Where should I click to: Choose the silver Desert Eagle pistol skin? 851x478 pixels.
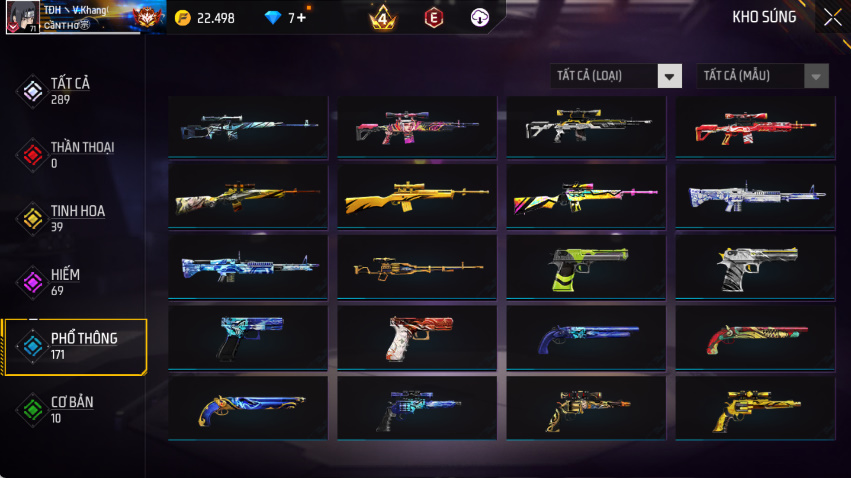coord(755,266)
